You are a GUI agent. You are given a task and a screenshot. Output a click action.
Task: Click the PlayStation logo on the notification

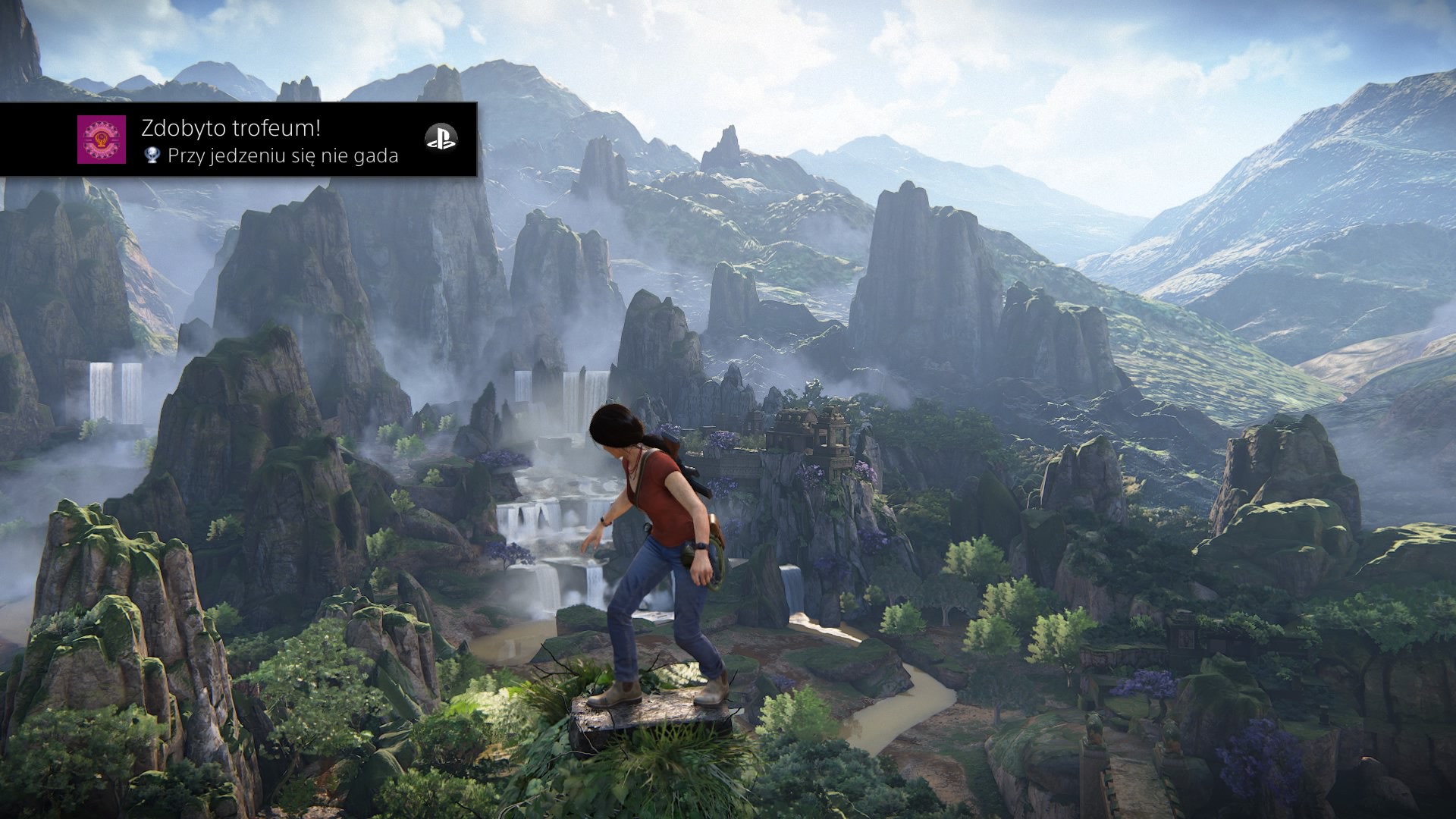(441, 138)
